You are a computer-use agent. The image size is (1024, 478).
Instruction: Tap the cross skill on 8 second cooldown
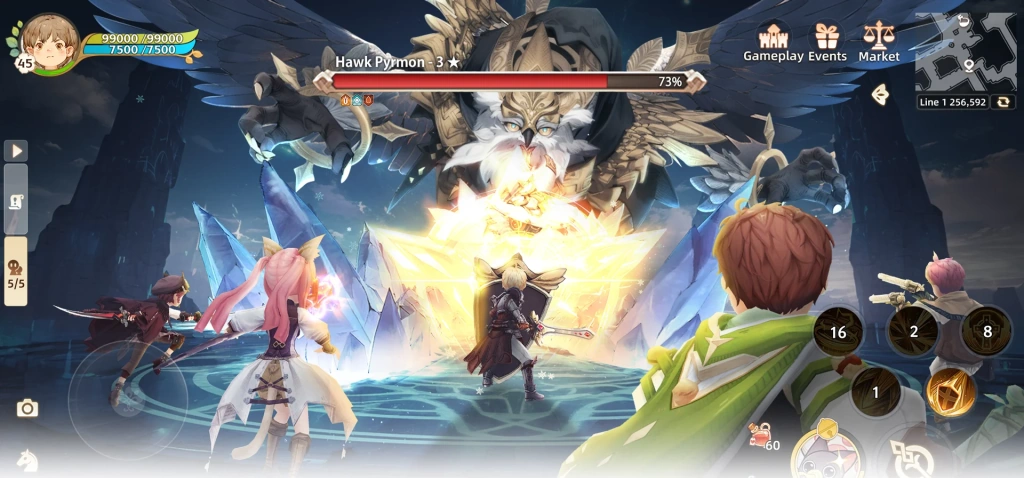tap(987, 332)
